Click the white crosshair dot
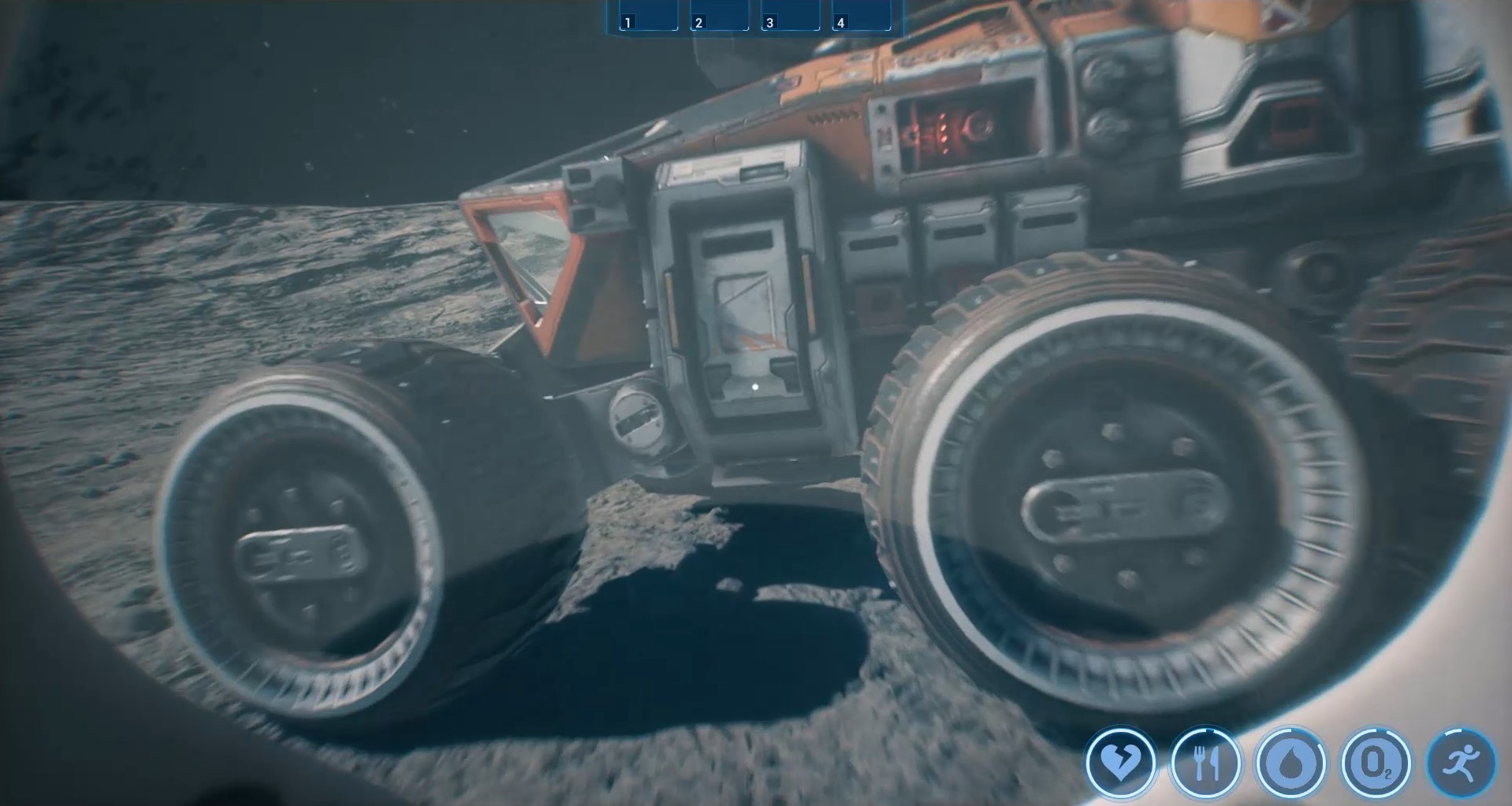This screenshot has width=1512, height=806. coord(754,385)
